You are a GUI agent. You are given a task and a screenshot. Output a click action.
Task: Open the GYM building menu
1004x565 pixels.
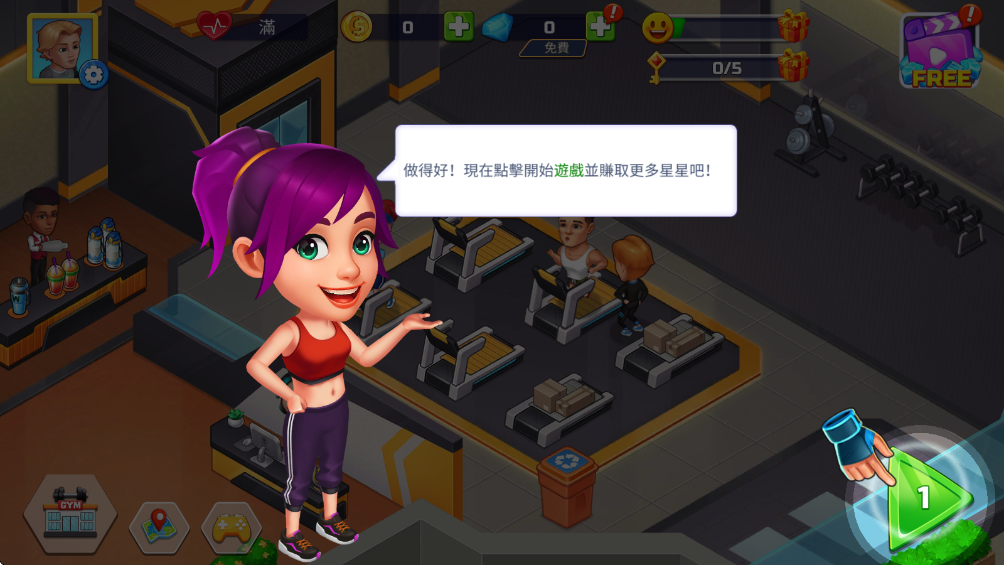pos(70,513)
